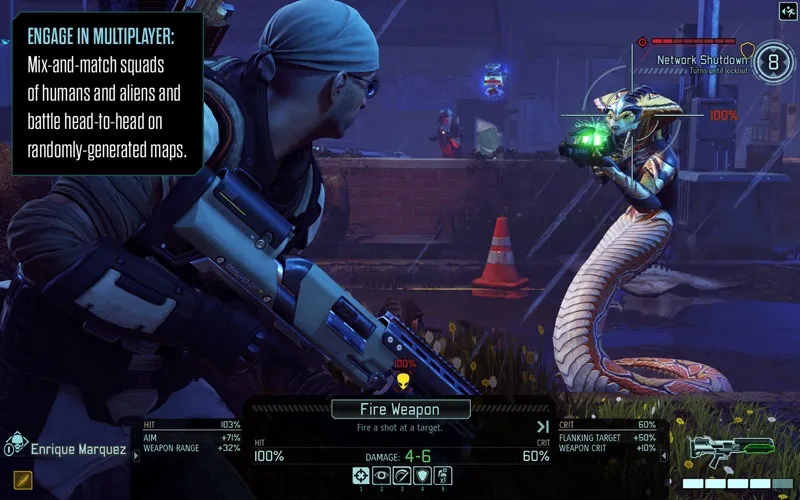Activate the Overwatch eye ability
800x500 pixels.
click(381, 475)
